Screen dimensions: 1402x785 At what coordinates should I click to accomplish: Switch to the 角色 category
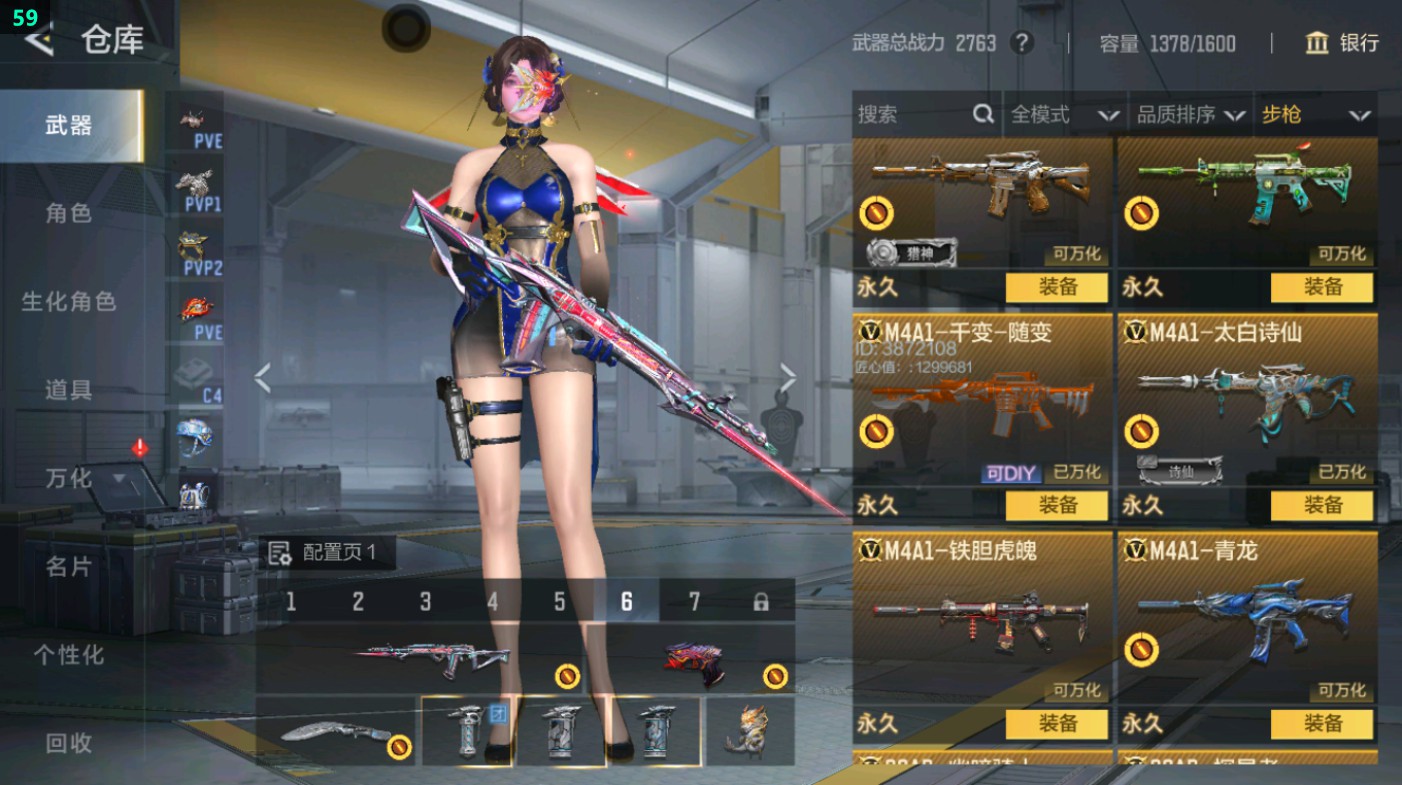point(69,213)
